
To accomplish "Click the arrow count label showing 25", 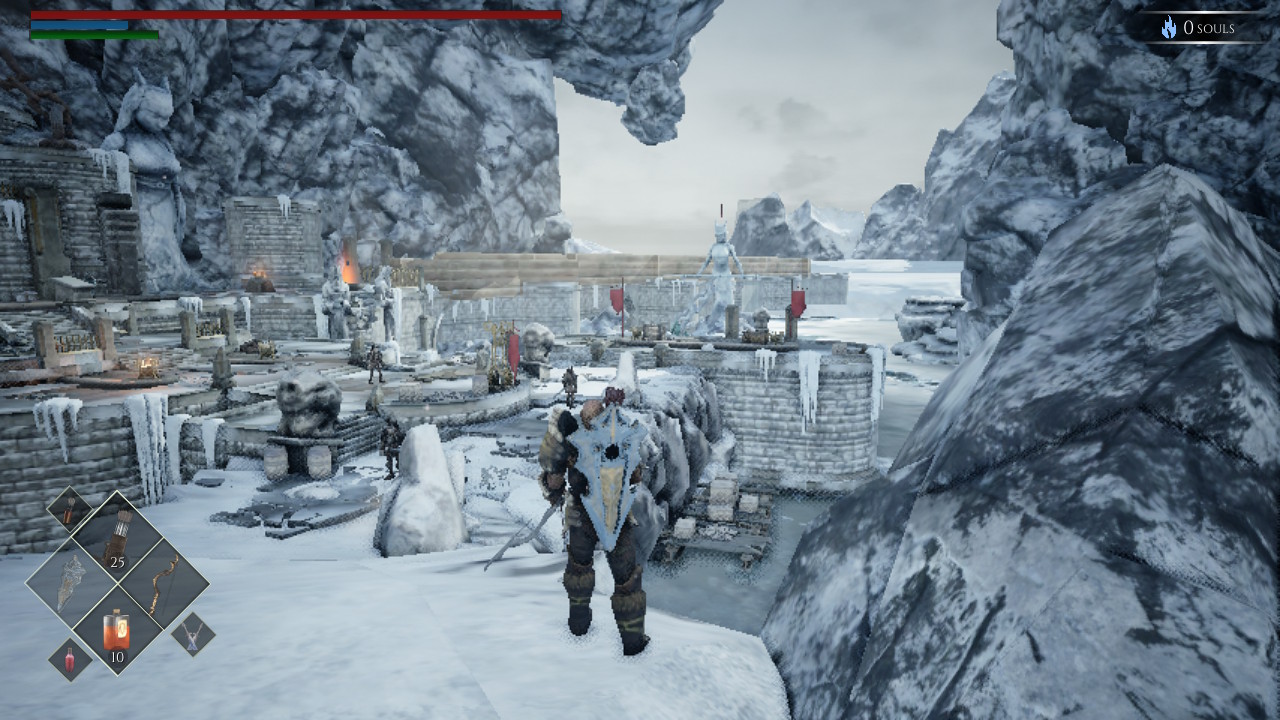I will point(117,563).
